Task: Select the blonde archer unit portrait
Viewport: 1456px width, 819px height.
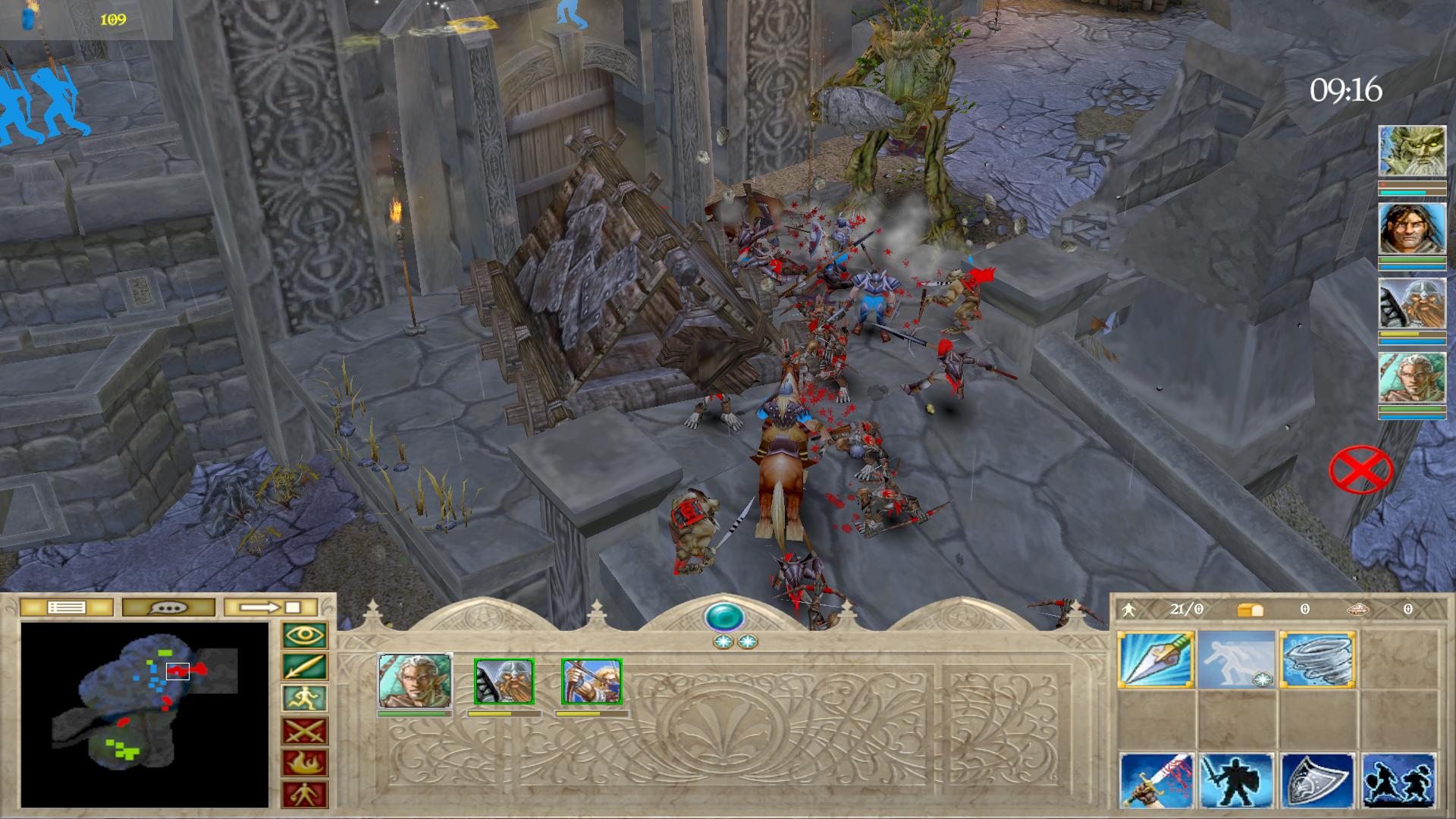Action: 591,682
